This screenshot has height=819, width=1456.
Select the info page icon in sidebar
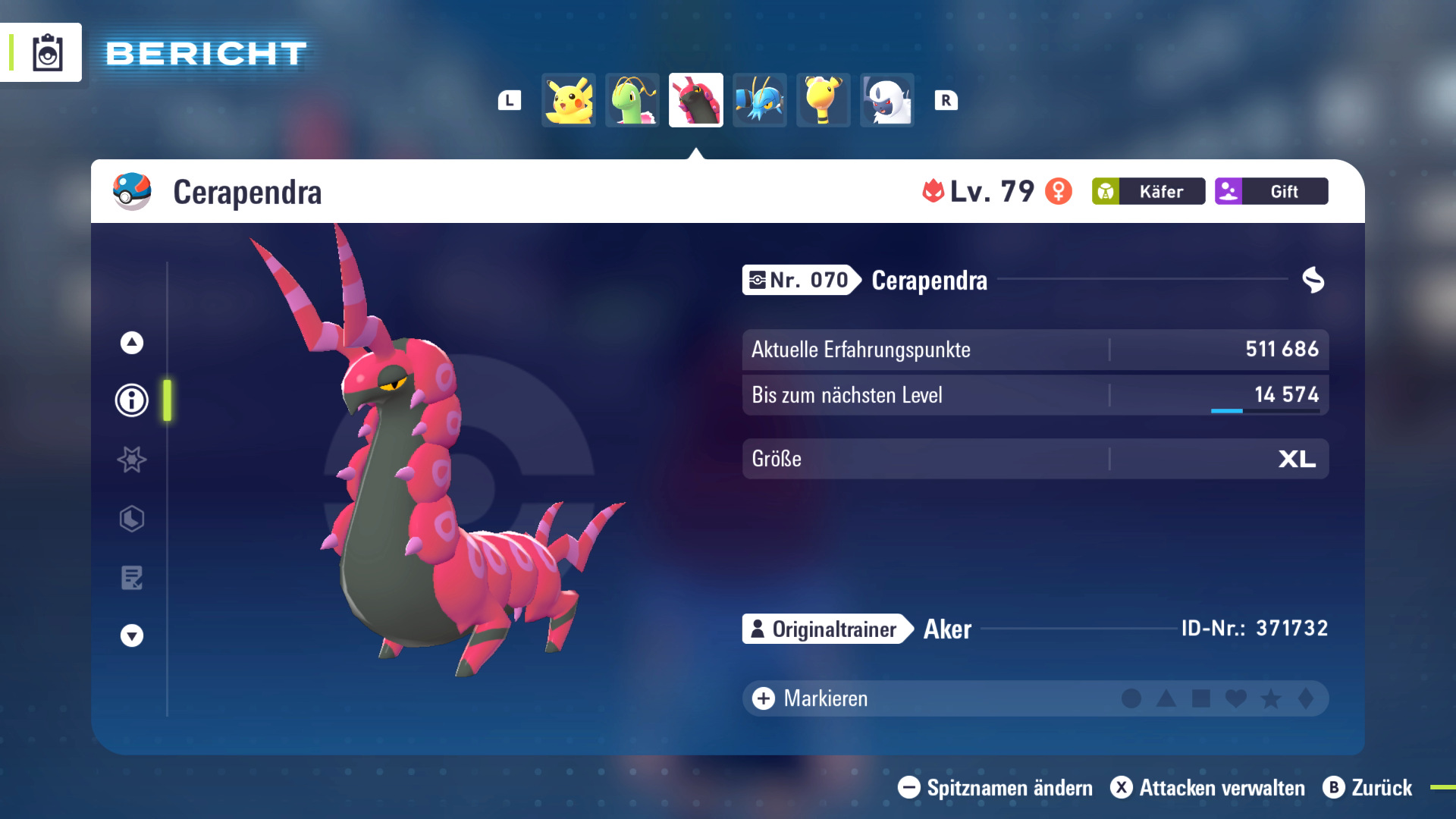(x=130, y=400)
